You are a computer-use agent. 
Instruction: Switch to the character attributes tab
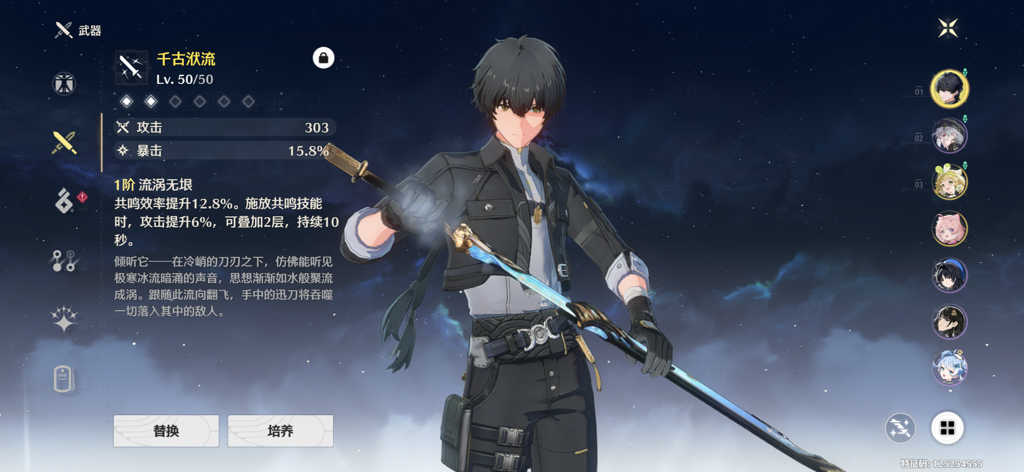coord(65,83)
